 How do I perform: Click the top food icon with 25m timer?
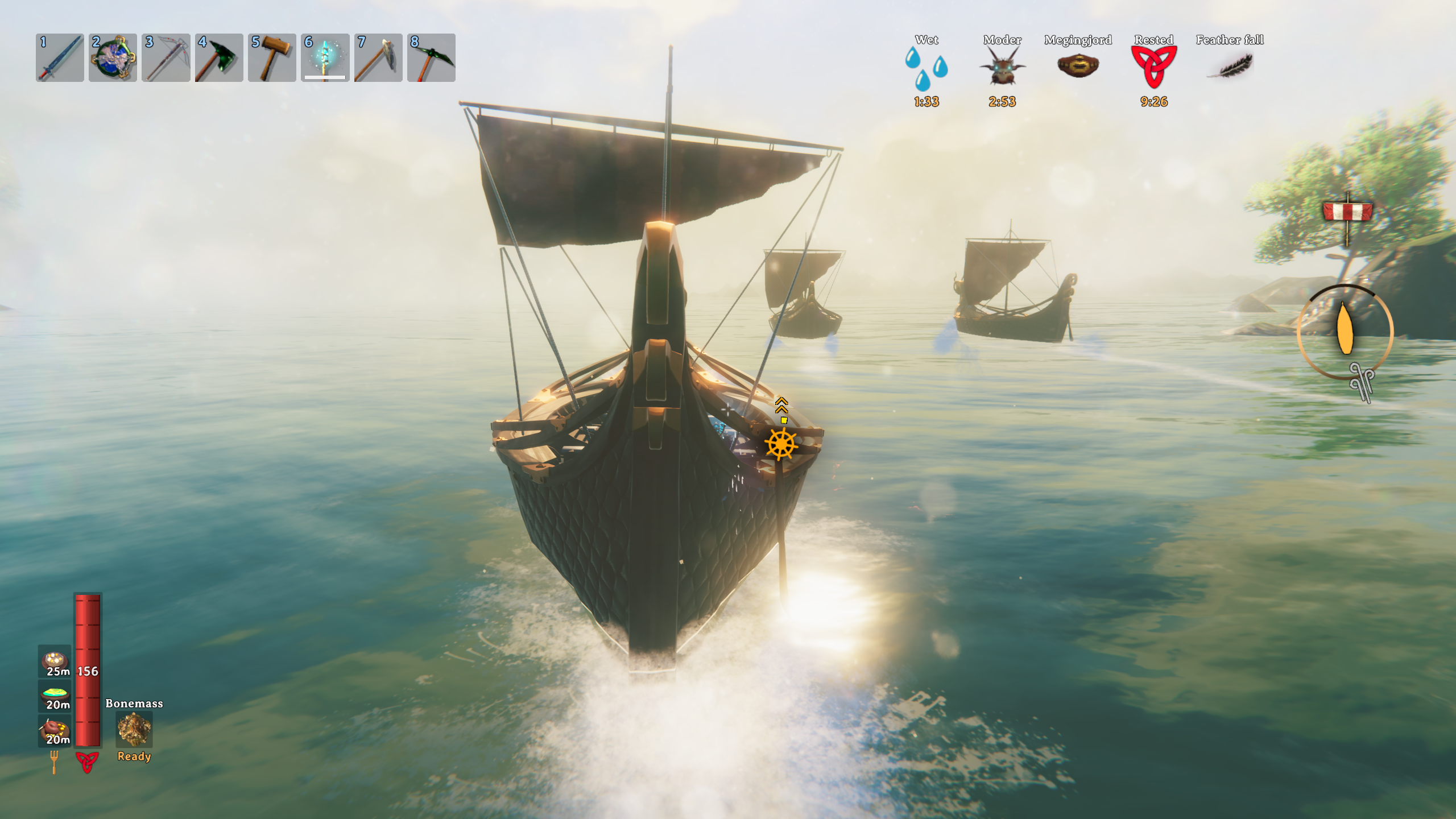pyautogui.click(x=55, y=661)
